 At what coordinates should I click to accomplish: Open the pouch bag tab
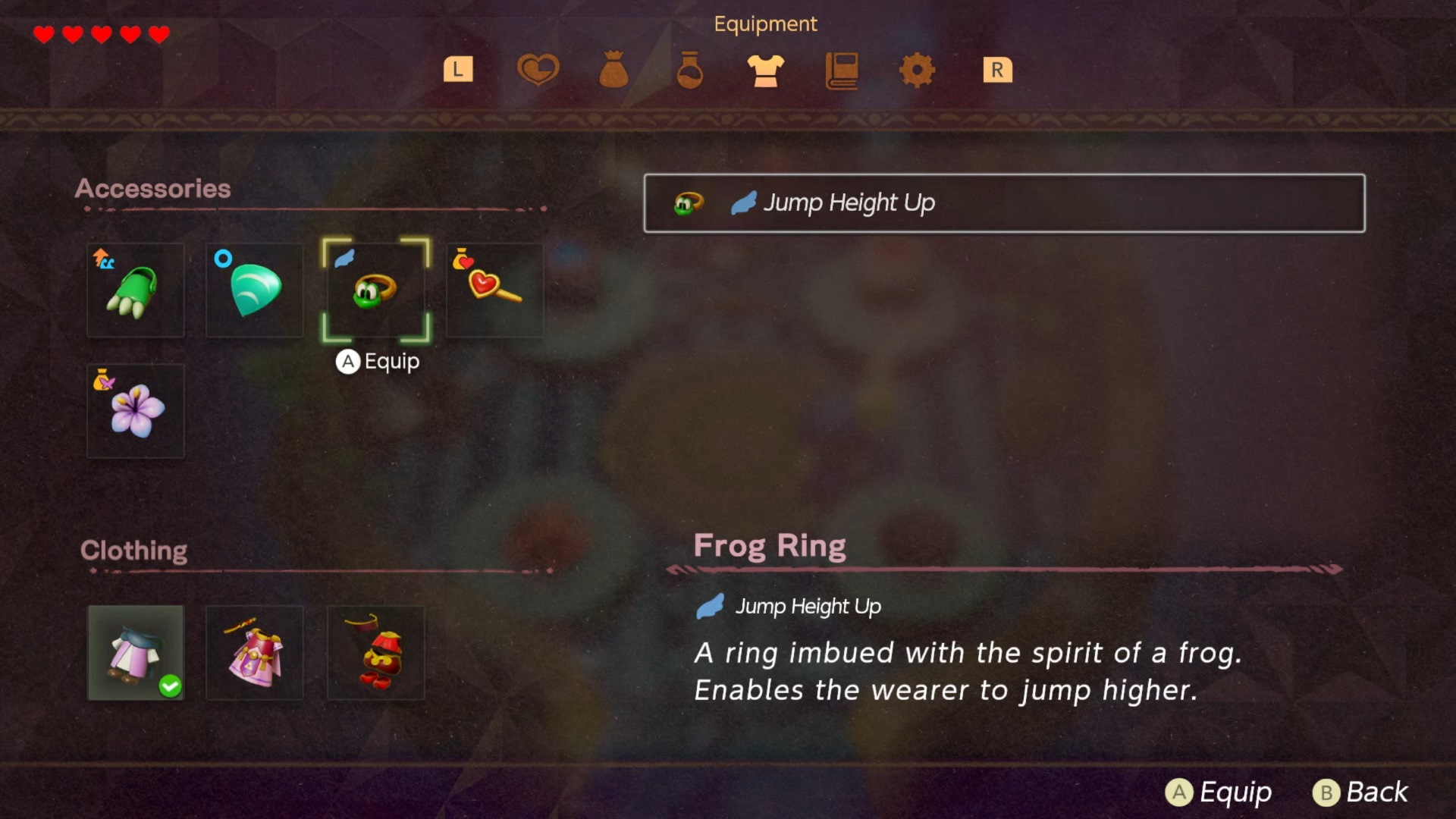613,71
